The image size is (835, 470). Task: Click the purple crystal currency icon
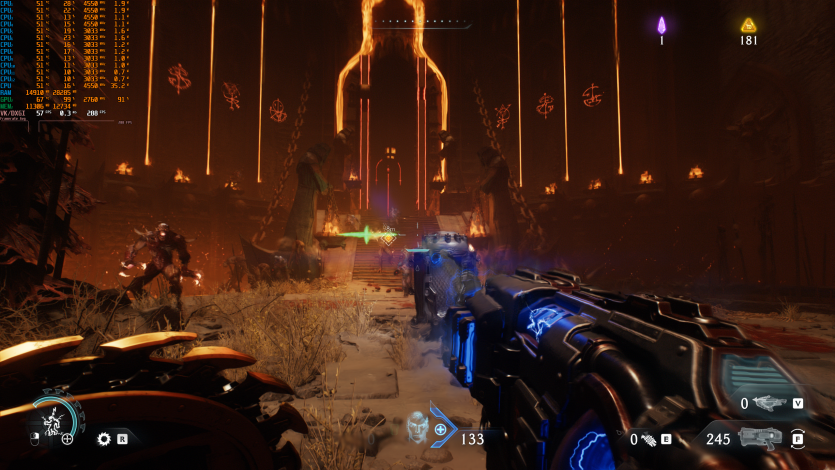(x=661, y=26)
